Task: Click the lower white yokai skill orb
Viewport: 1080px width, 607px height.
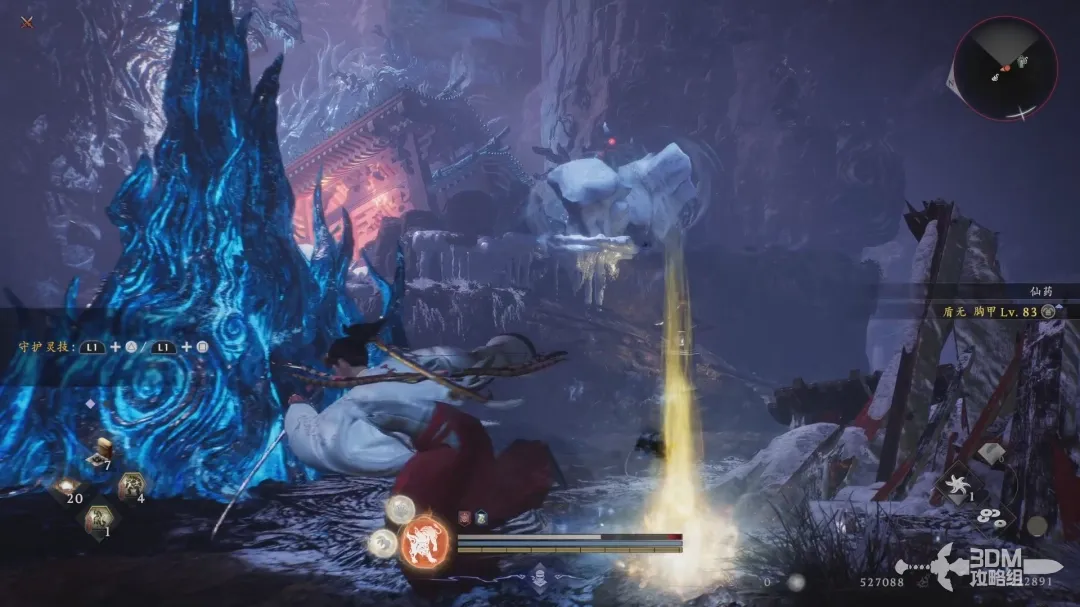Action: (383, 543)
